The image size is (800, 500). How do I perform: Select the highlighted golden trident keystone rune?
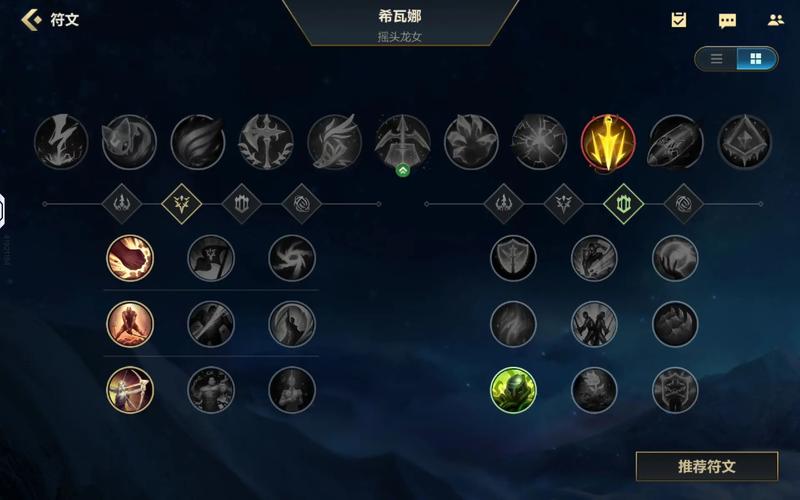[608, 142]
